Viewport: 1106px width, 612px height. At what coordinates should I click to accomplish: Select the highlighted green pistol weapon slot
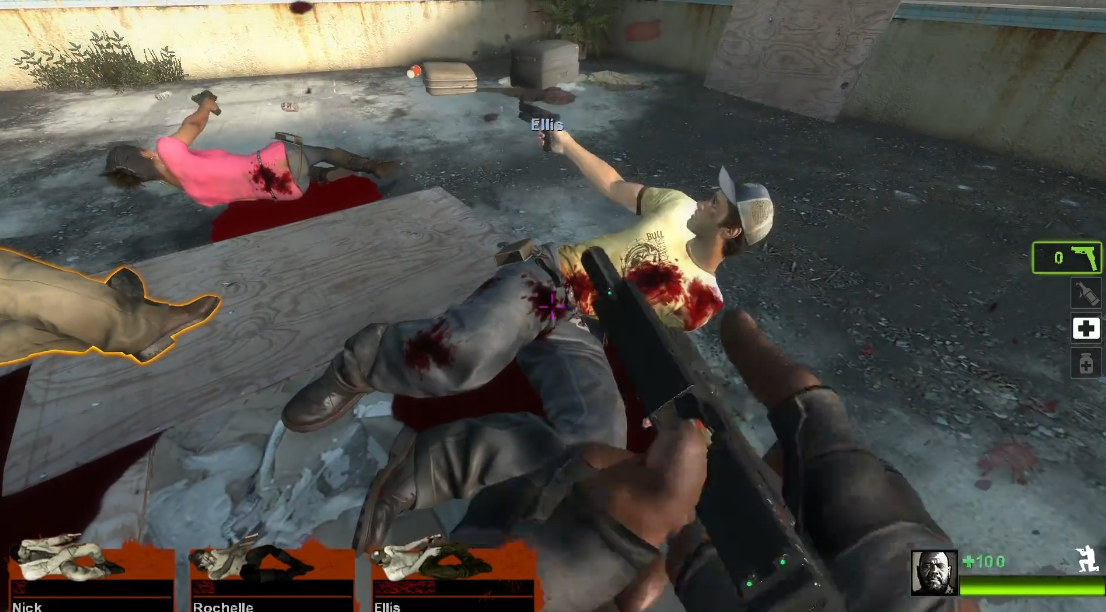tap(1067, 258)
